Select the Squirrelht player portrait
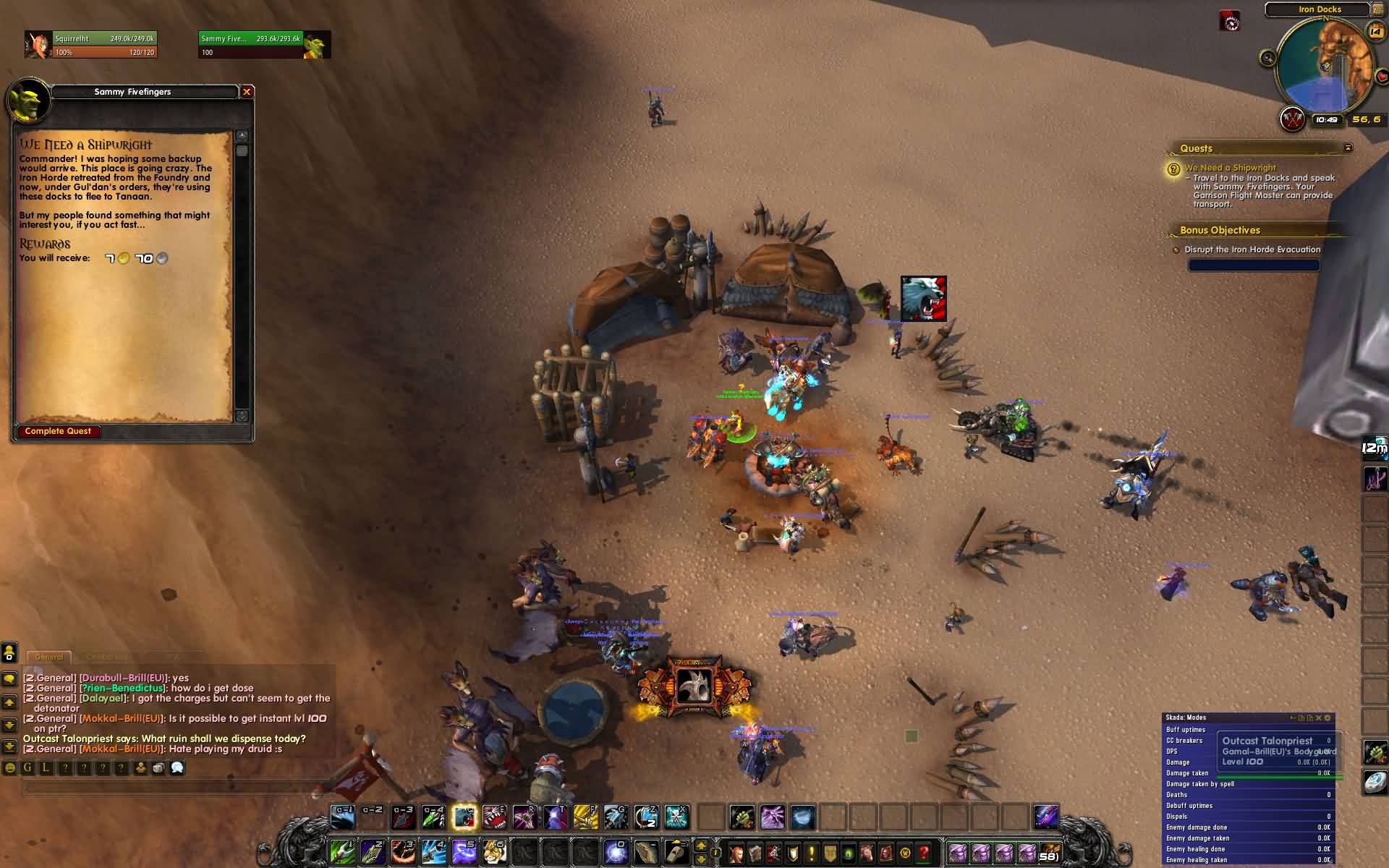 tap(38, 45)
